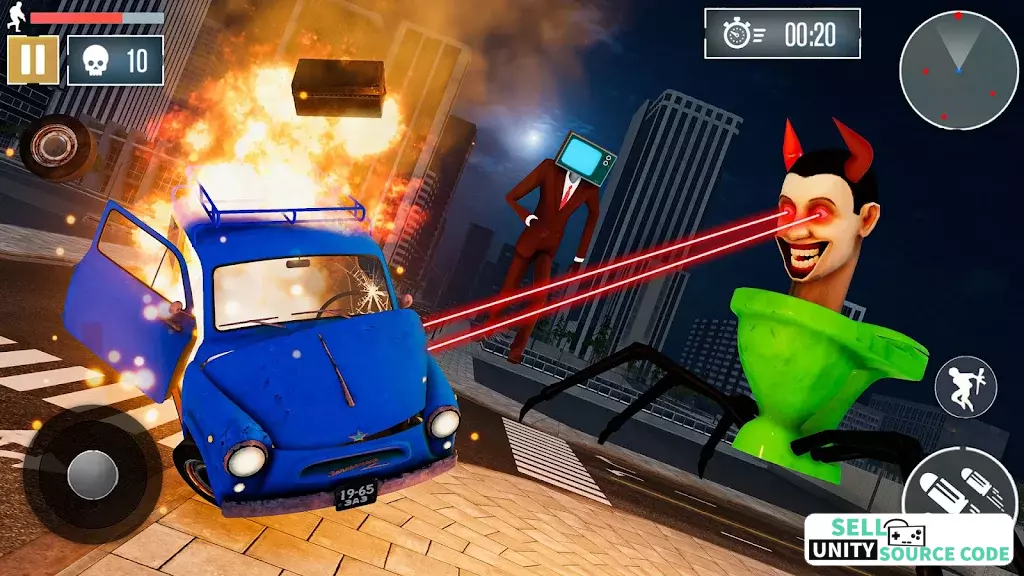Viewport: 1024px width, 576px height.
Task: Open the Sell Unity Source Code banner
Action: (908, 542)
